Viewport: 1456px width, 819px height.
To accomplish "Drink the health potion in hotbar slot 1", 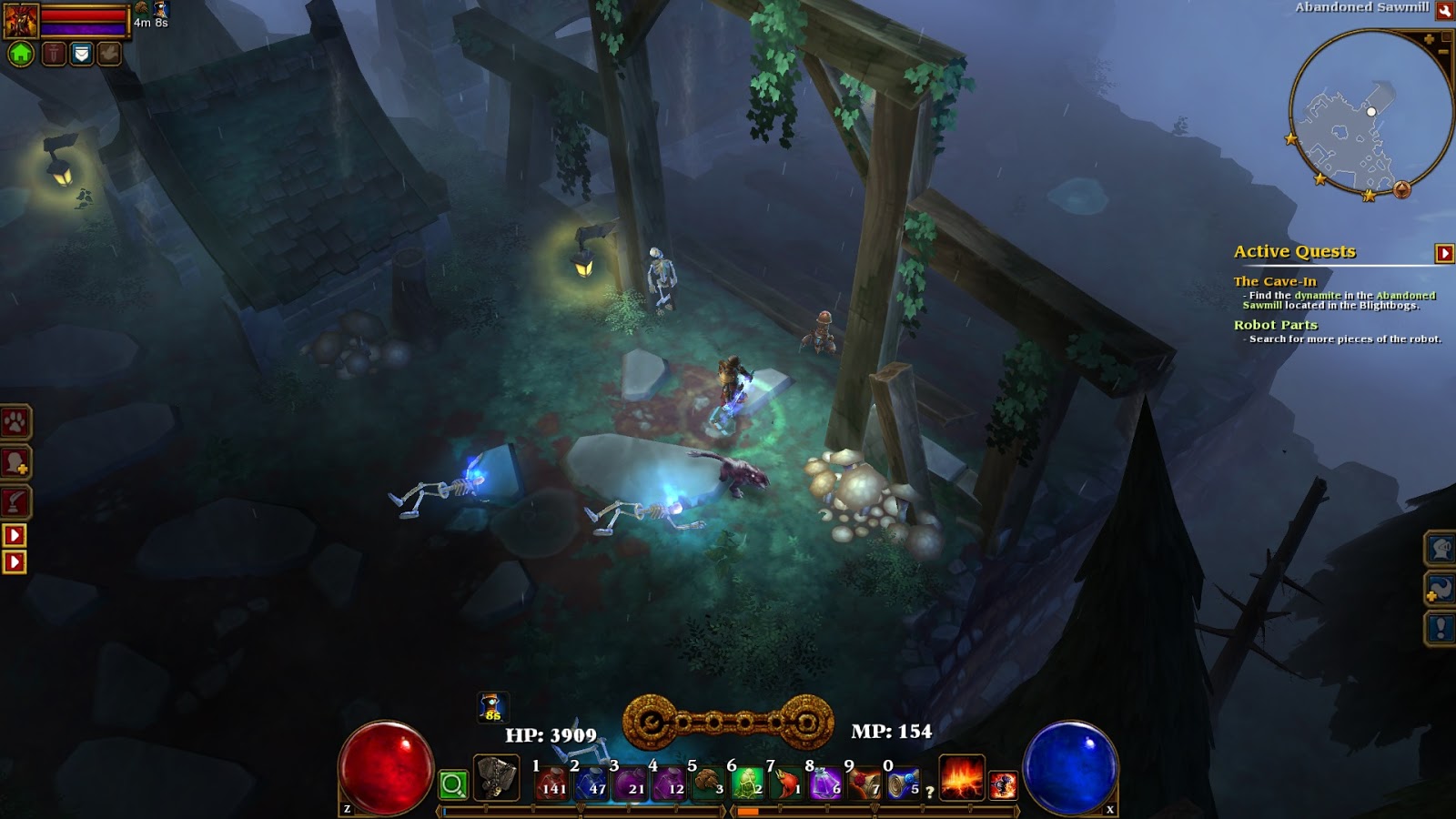I will coord(551,784).
